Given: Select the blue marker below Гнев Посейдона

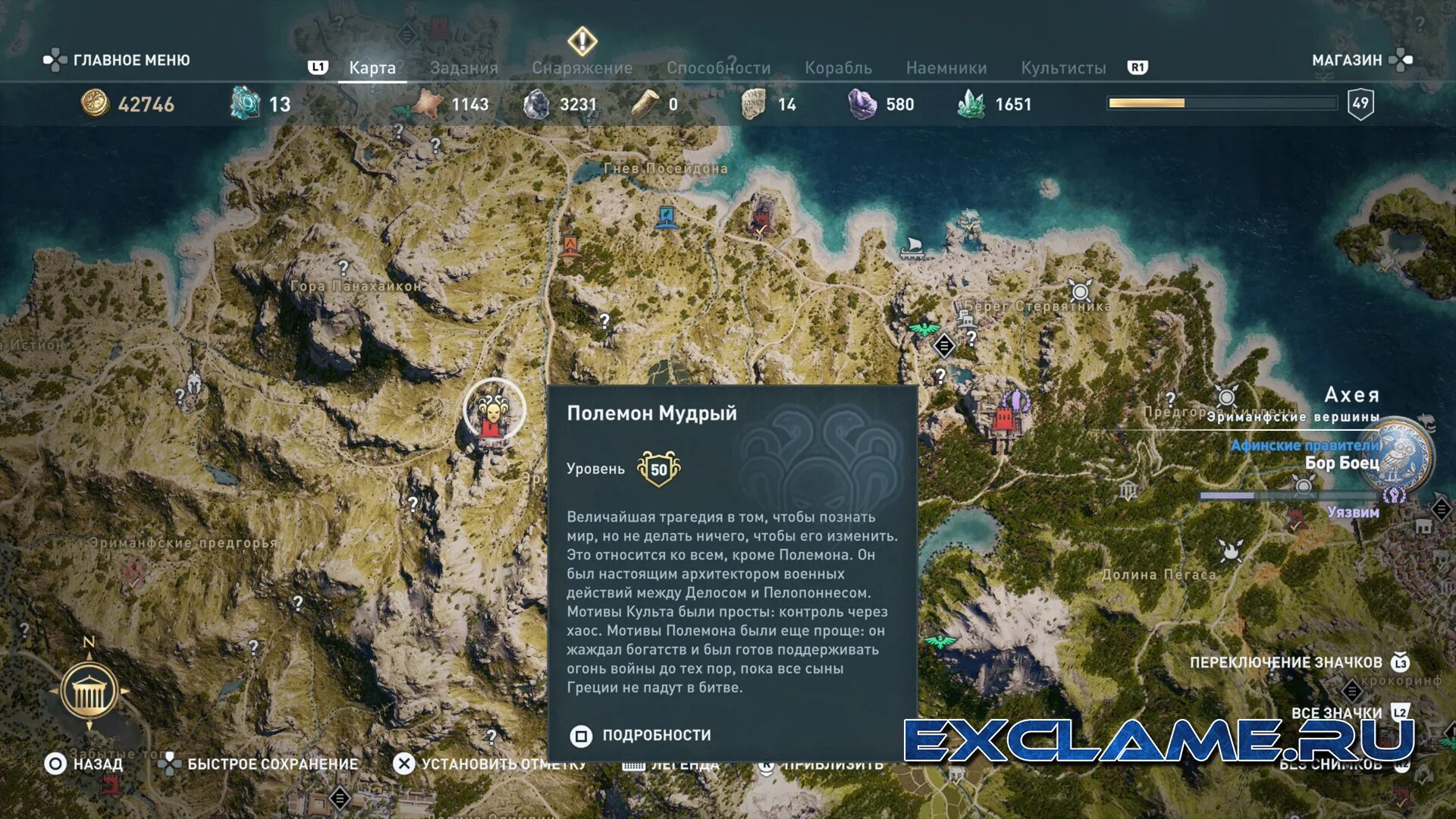Looking at the screenshot, I should click(x=667, y=217).
